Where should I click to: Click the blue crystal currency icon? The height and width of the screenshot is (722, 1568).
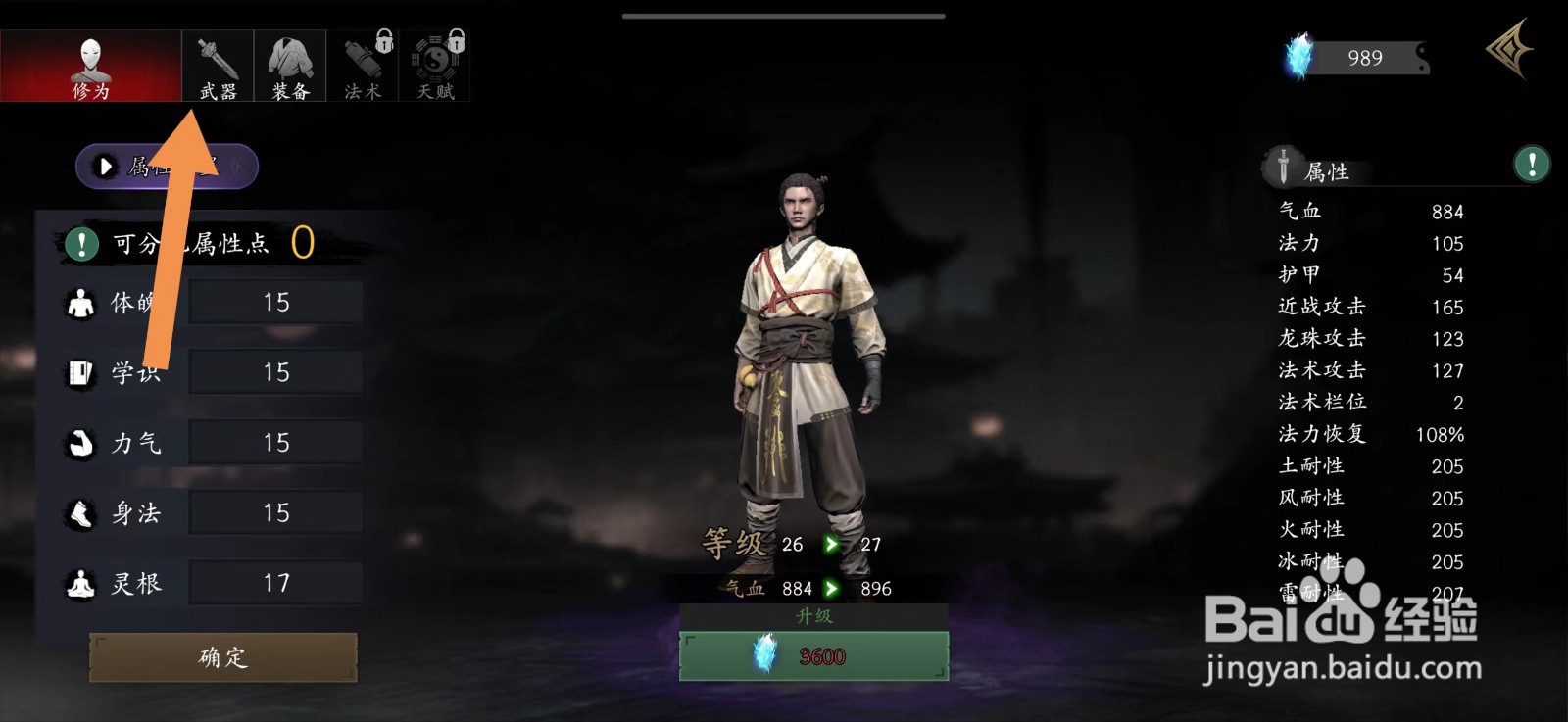click(x=1297, y=57)
